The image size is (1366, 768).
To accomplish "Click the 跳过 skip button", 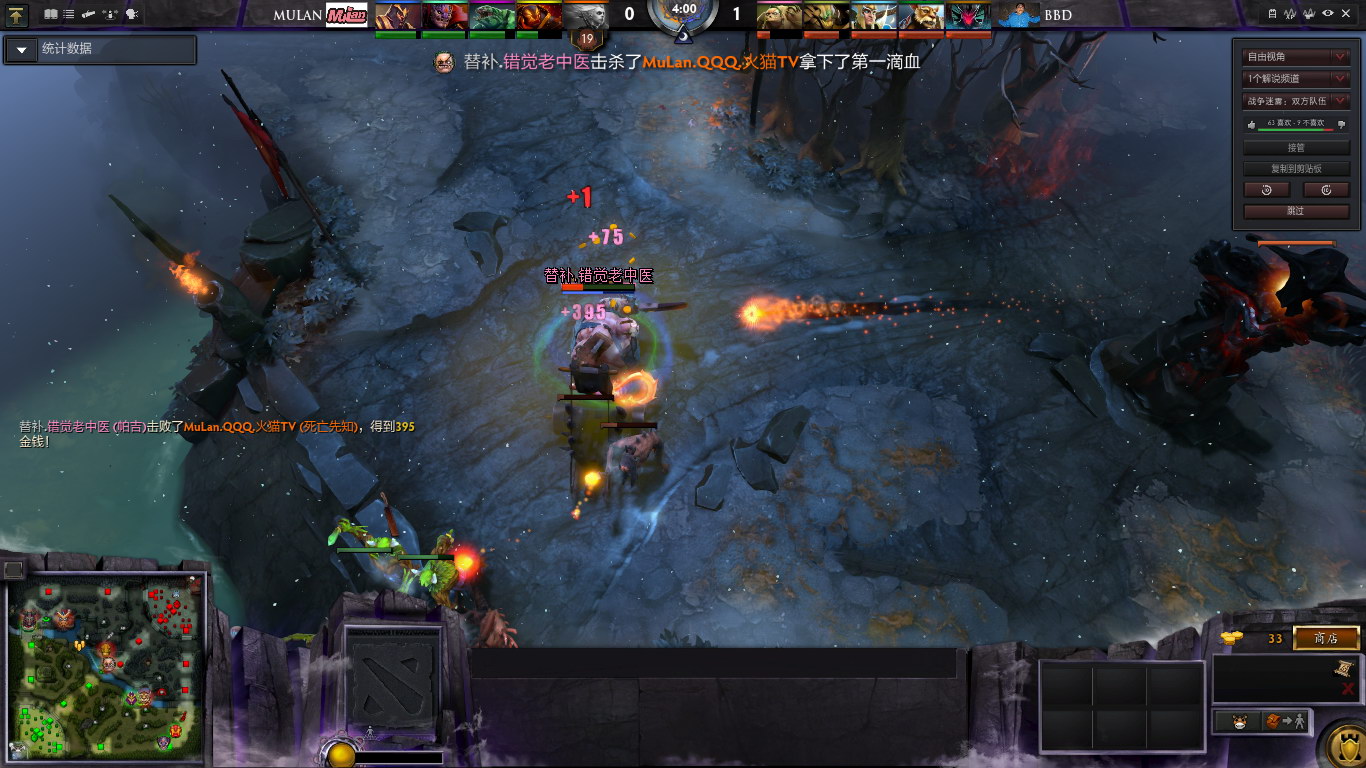I will (1296, 211).
